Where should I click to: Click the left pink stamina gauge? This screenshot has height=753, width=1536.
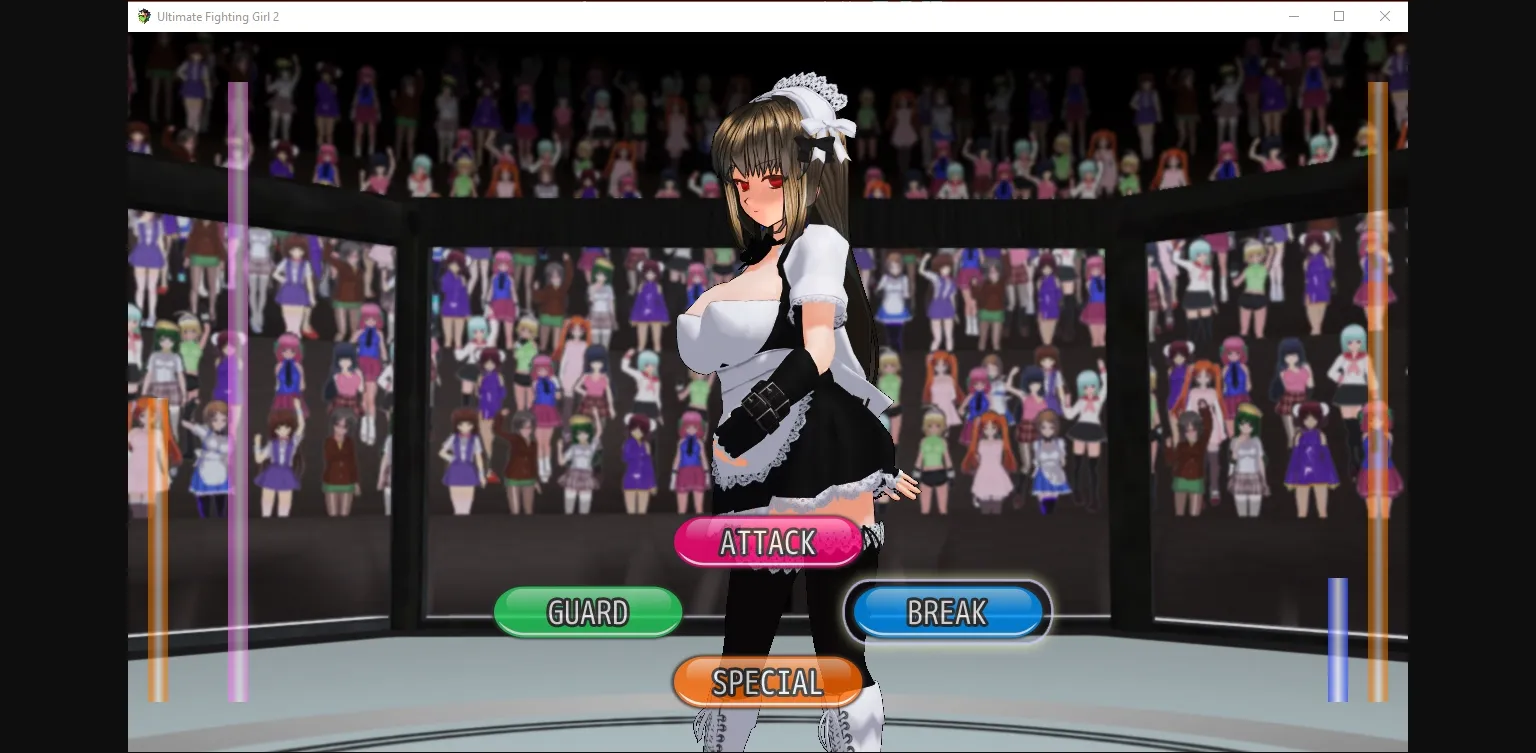coord(237,390)
